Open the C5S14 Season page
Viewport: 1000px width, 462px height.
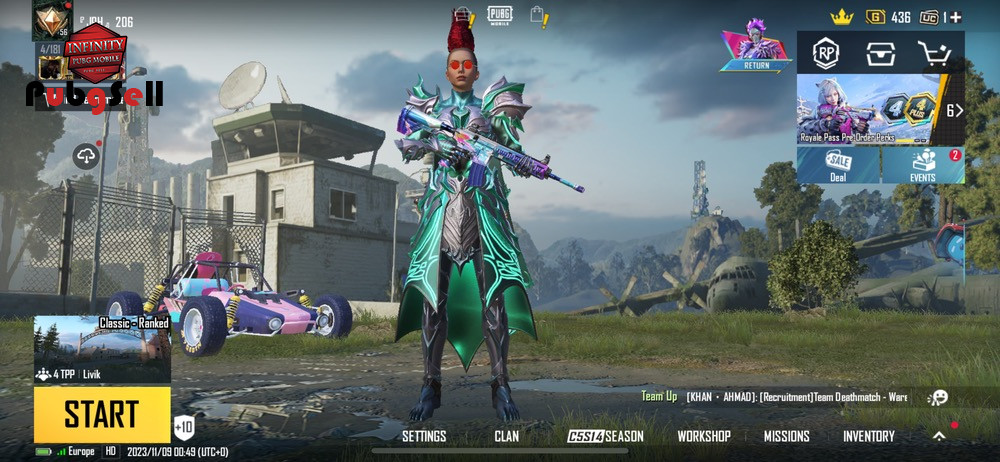[x=606, y=436]
